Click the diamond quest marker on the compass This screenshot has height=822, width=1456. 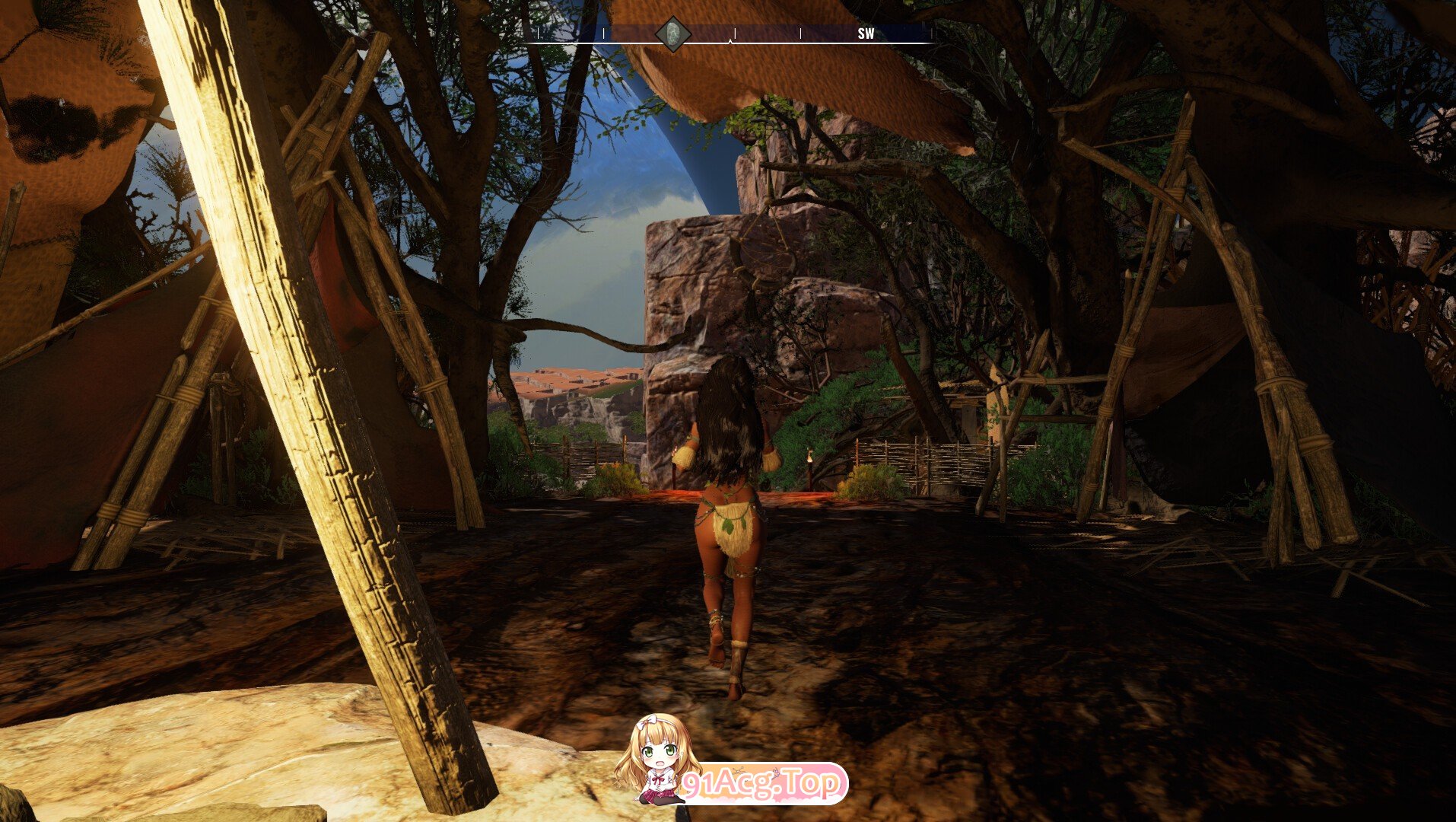pos(673,34)
